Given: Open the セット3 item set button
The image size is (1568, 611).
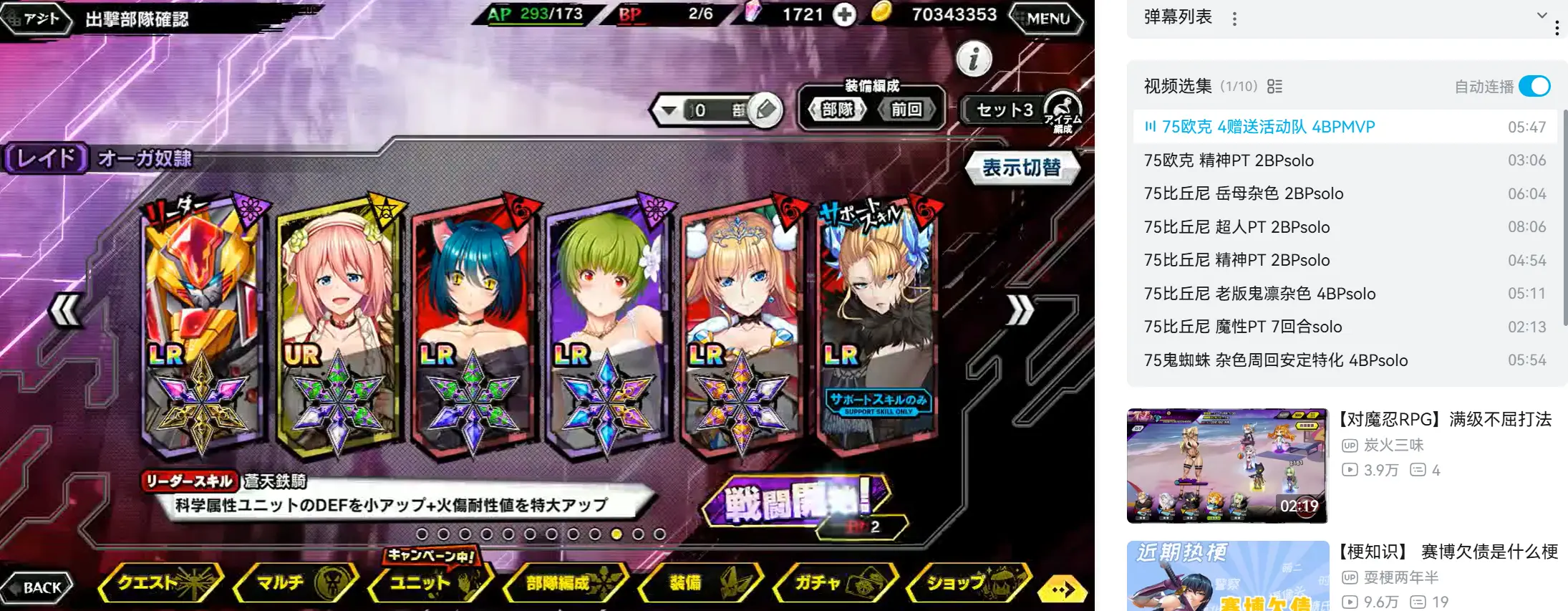Looking at the screenshot, I should point(1005,110).
